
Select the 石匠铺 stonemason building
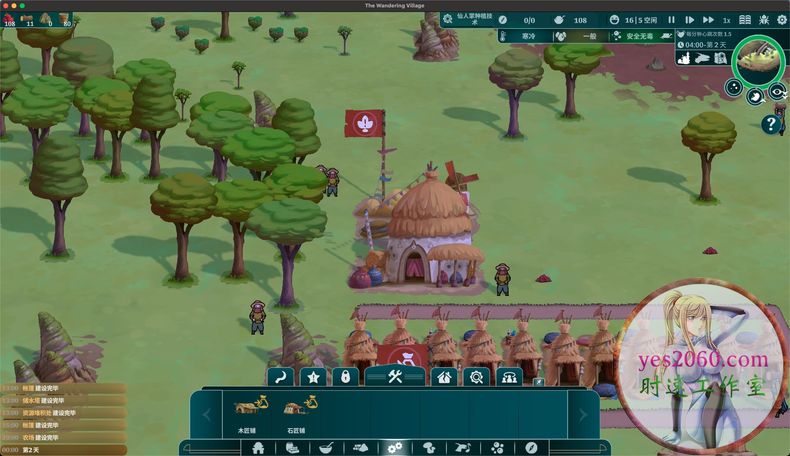[x=296, y=409]
